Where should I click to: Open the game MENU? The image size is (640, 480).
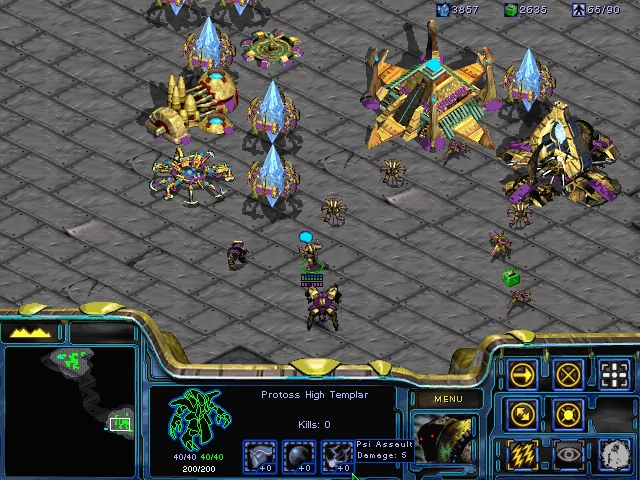tap(447, 400)
